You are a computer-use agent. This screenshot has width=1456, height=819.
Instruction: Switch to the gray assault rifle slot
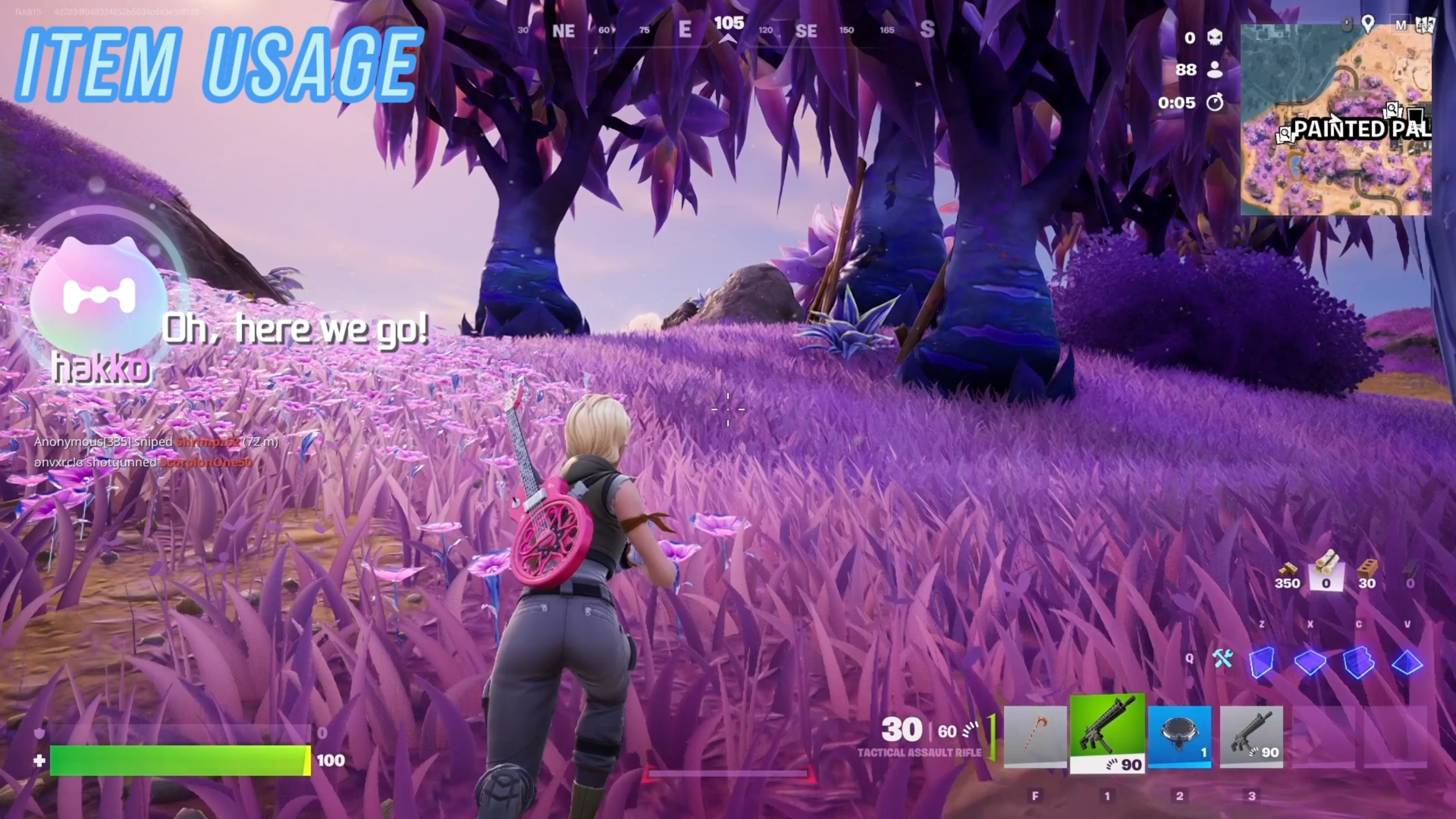(x=1251, y=736)
